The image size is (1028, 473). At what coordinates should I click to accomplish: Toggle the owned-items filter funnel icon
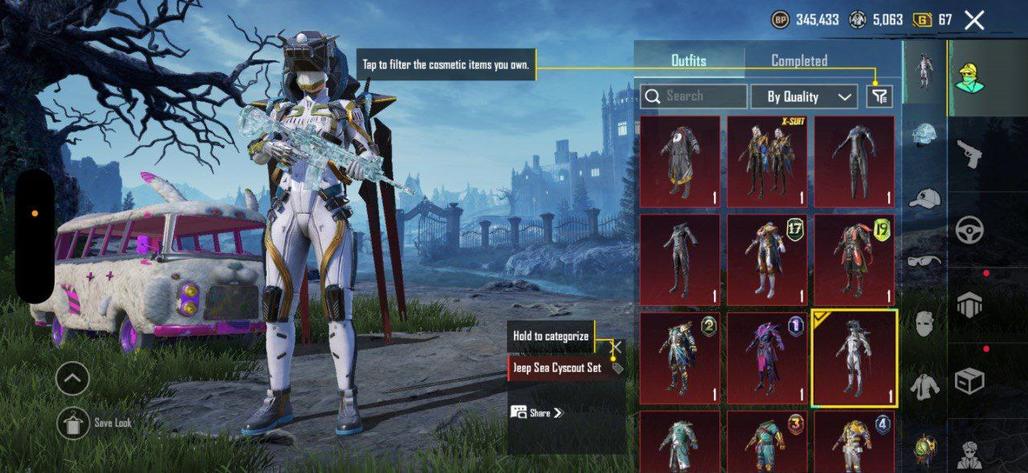[879, 96]
